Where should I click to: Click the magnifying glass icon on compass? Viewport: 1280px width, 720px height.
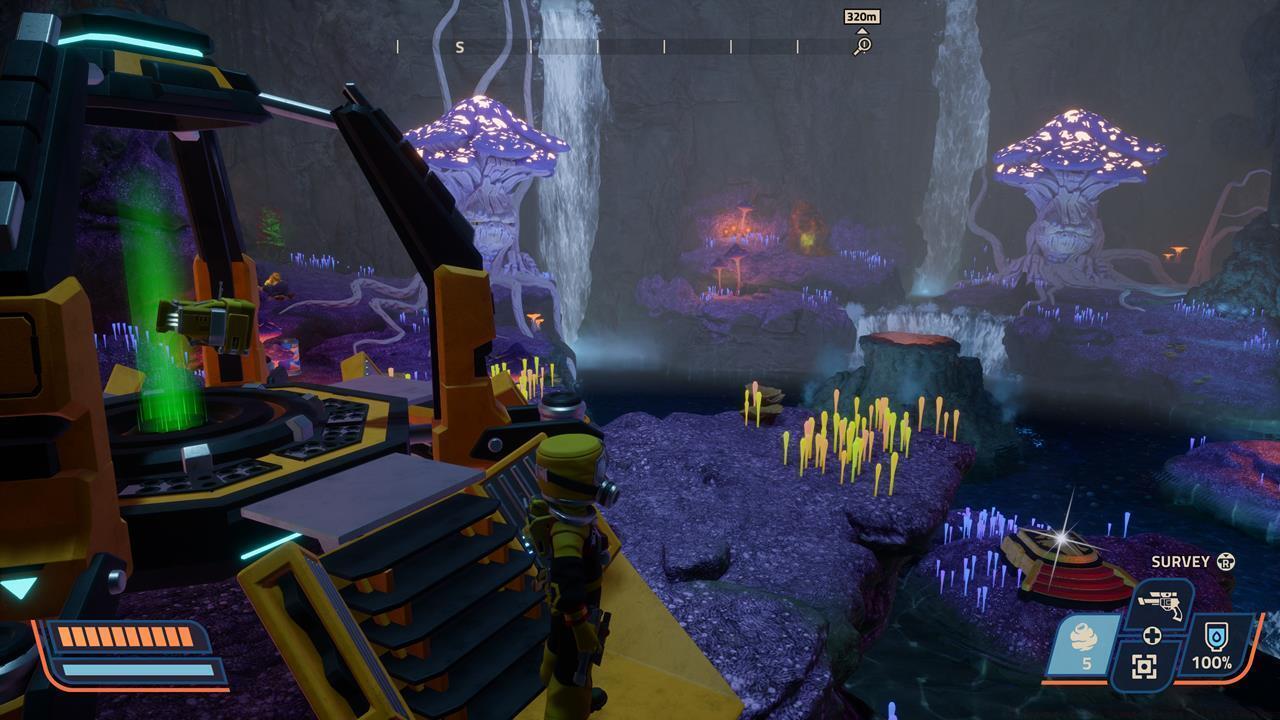(x=863, y=46)
